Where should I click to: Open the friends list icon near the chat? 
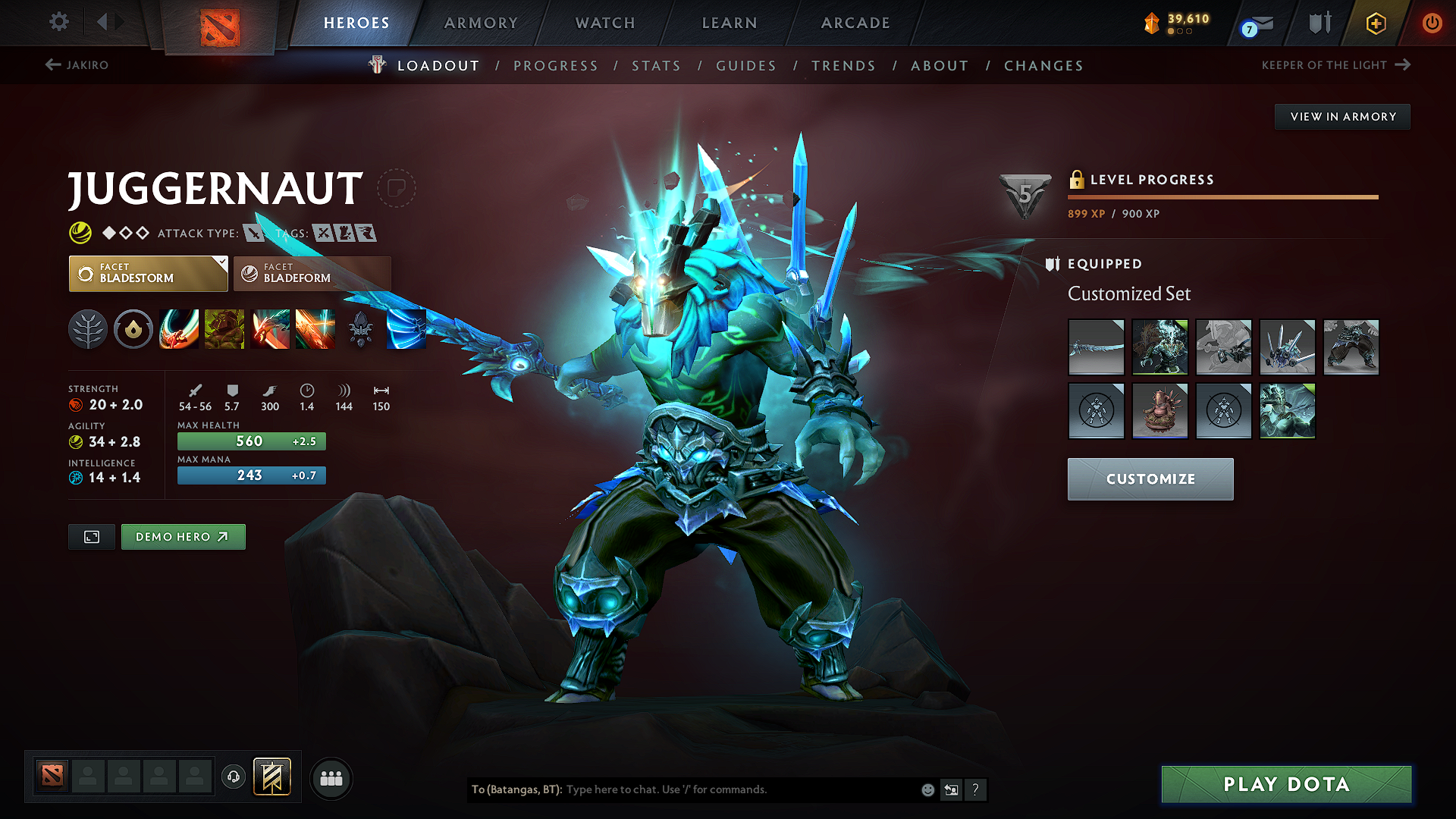point(331,777)
